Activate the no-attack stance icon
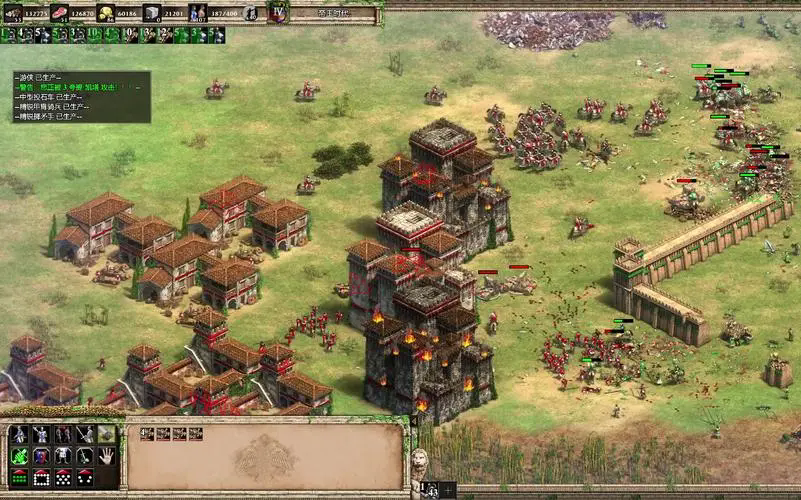 coord(85,457)
